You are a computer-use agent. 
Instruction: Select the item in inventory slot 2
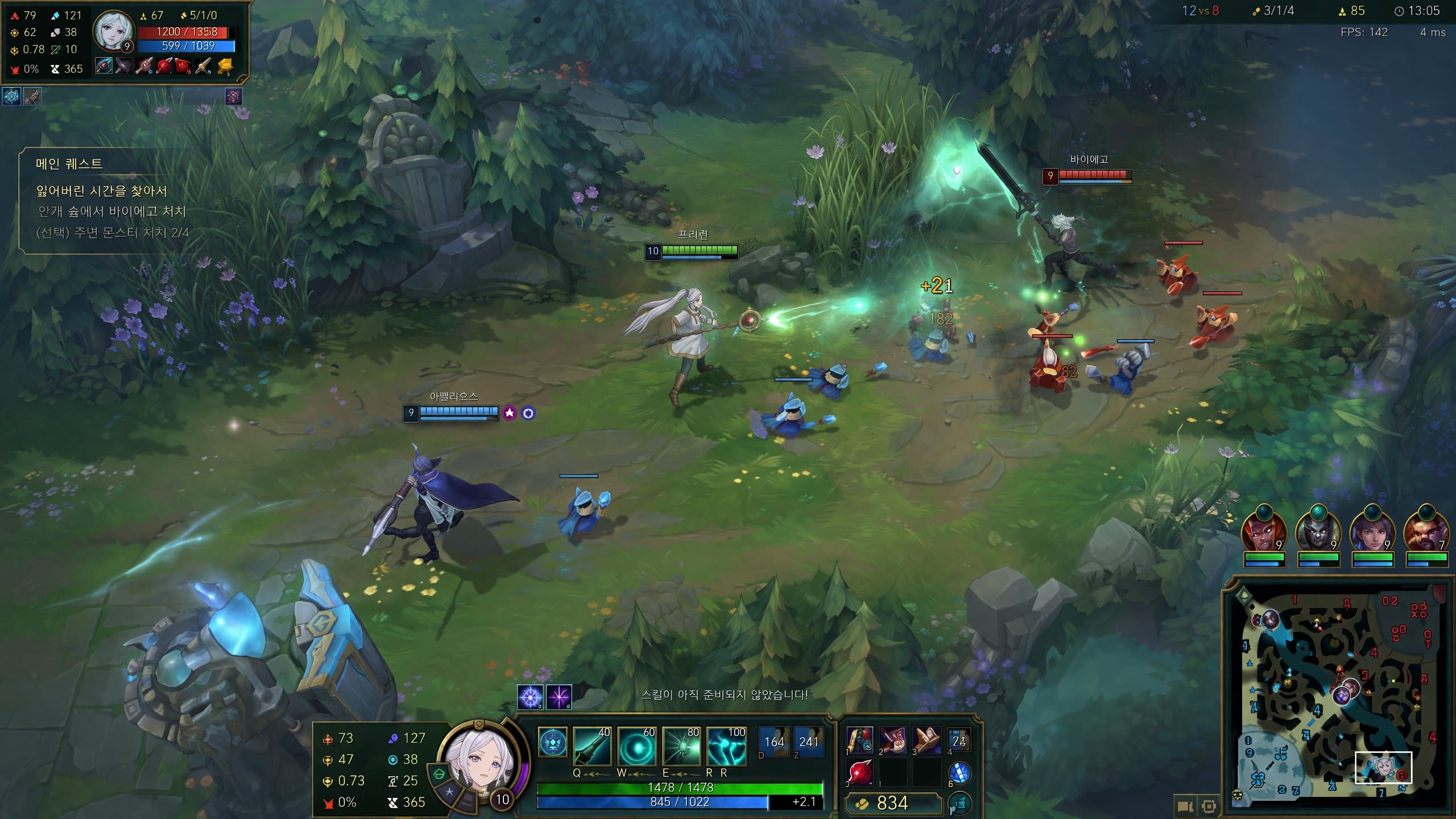893,740
